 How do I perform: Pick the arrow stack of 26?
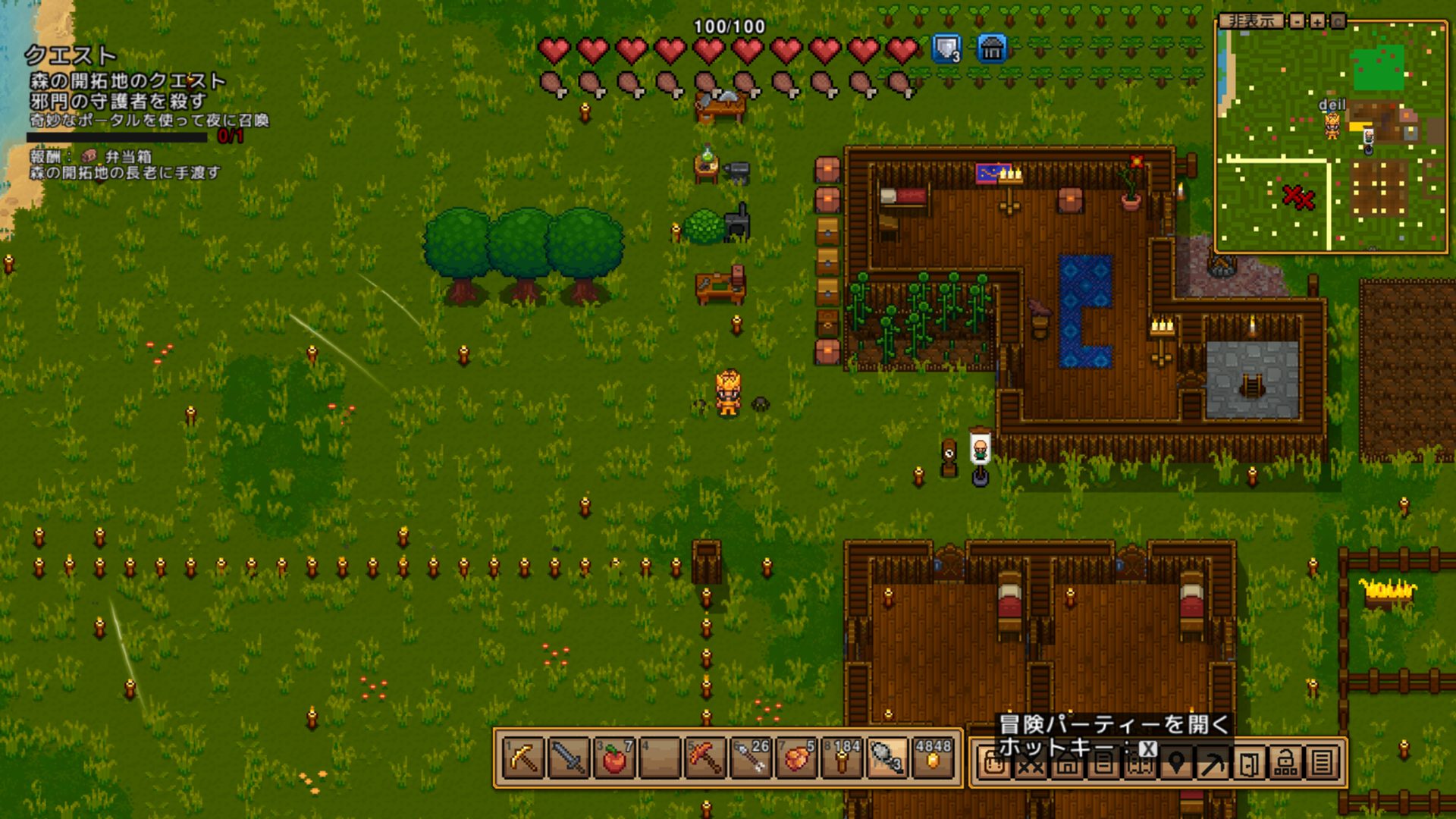[x=750, y=759]
